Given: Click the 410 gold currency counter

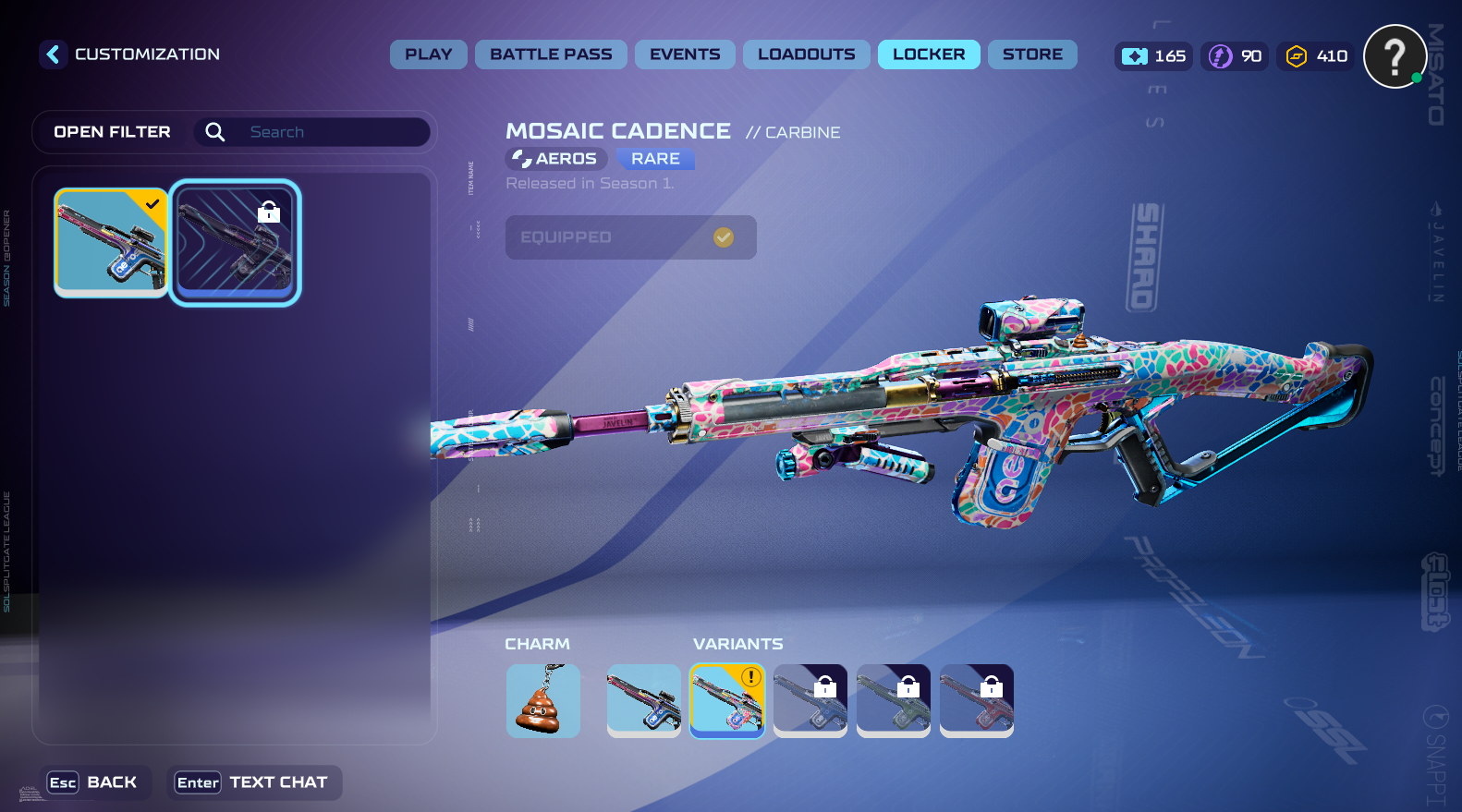Looking at the screenshot, I should click(x=1316, y=56).
